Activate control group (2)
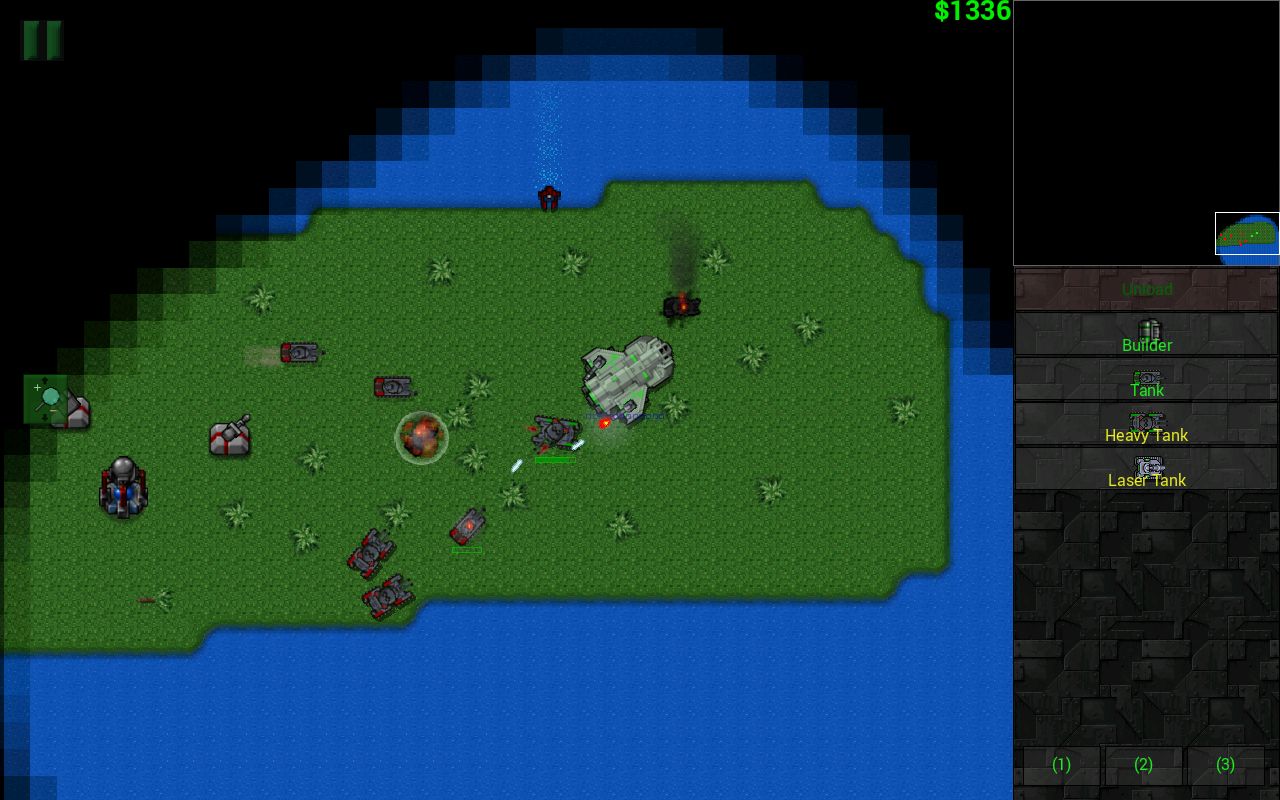This screenshot has width=1280, height=800. 1143,765
